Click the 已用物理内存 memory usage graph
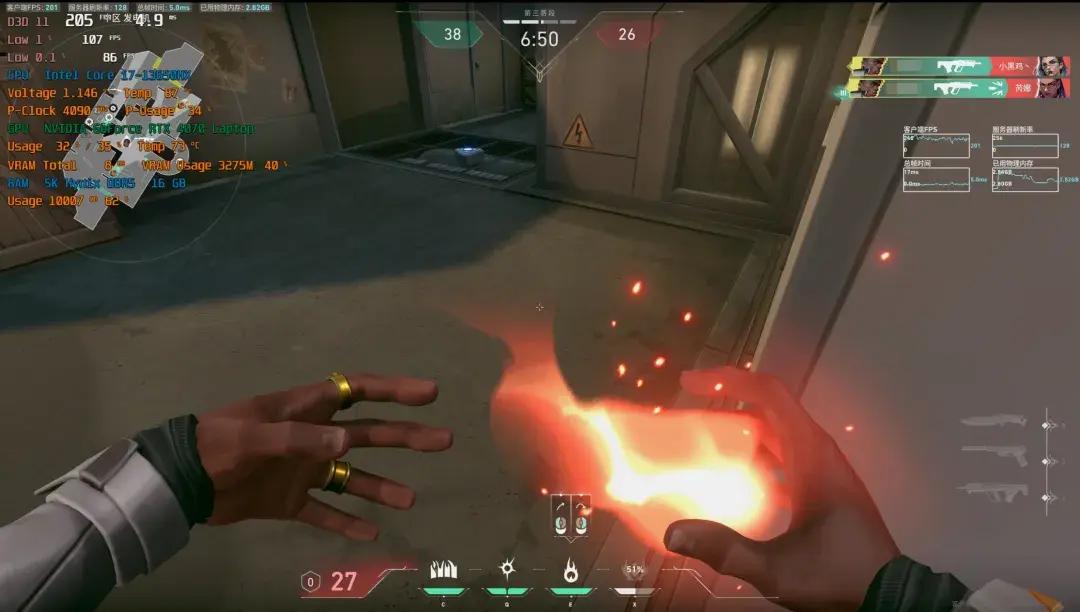 [1023, 179]
